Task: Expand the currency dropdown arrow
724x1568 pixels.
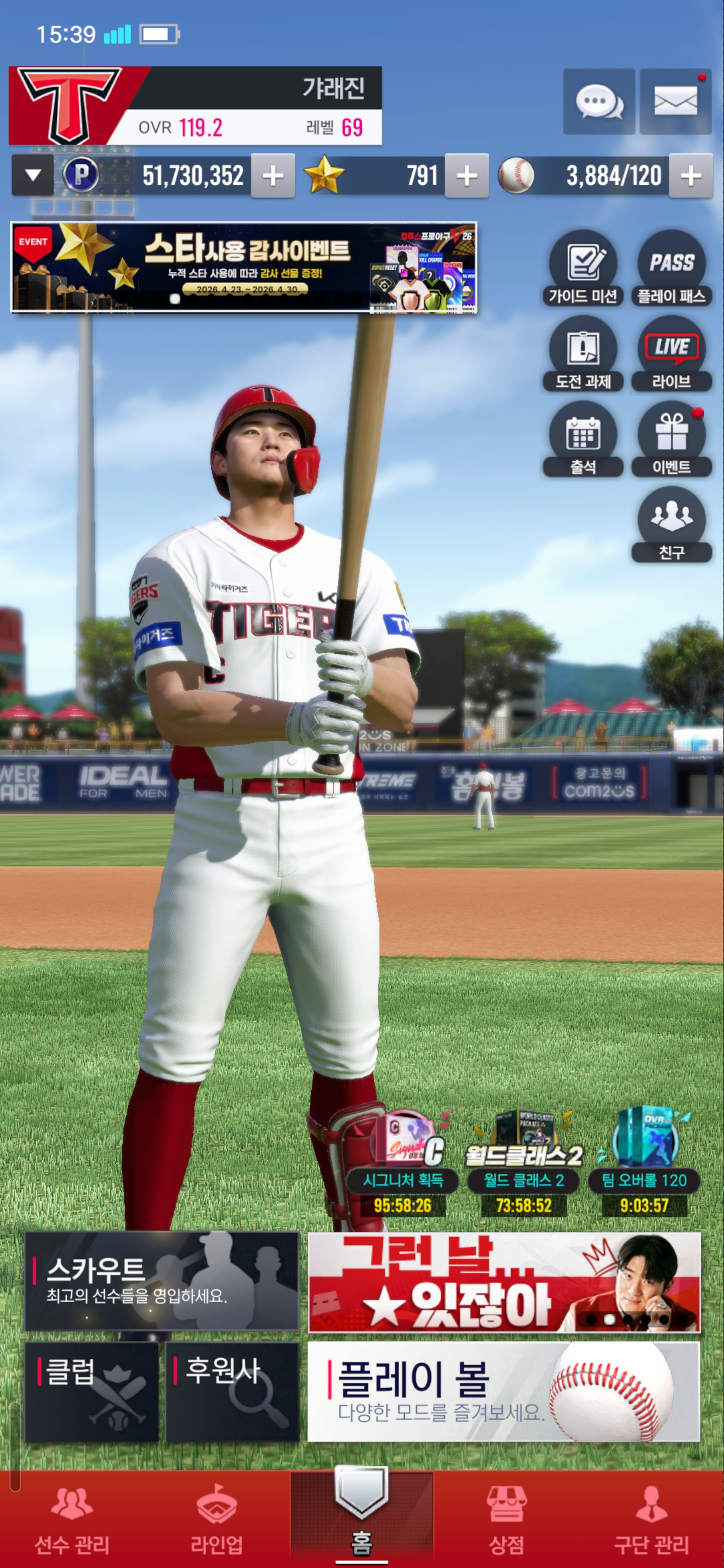Action: pos(33,175)
